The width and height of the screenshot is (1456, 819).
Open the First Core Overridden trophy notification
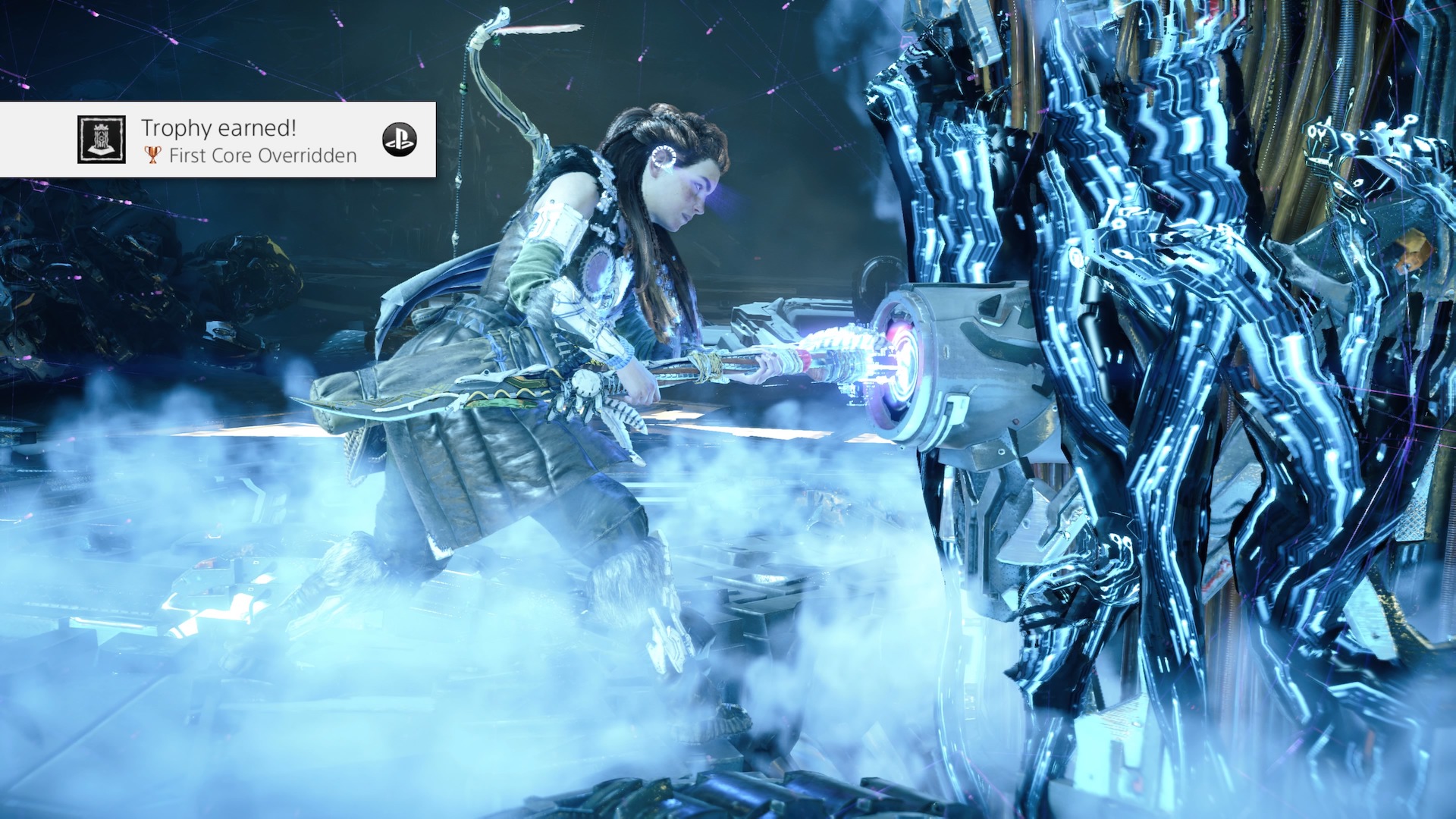click(x=250, y=141)
